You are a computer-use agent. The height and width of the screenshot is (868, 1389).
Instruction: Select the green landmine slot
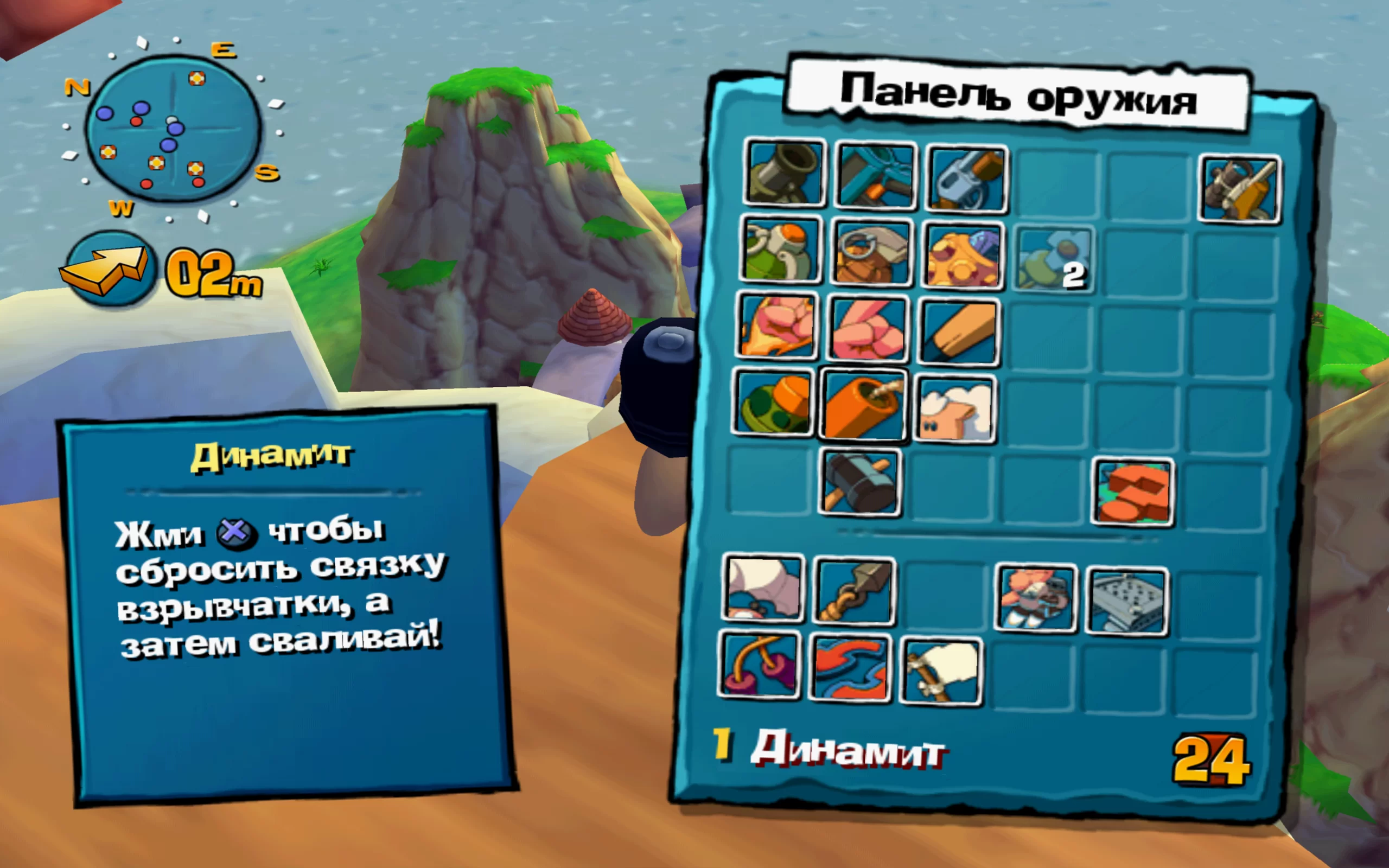click(774, 402)
